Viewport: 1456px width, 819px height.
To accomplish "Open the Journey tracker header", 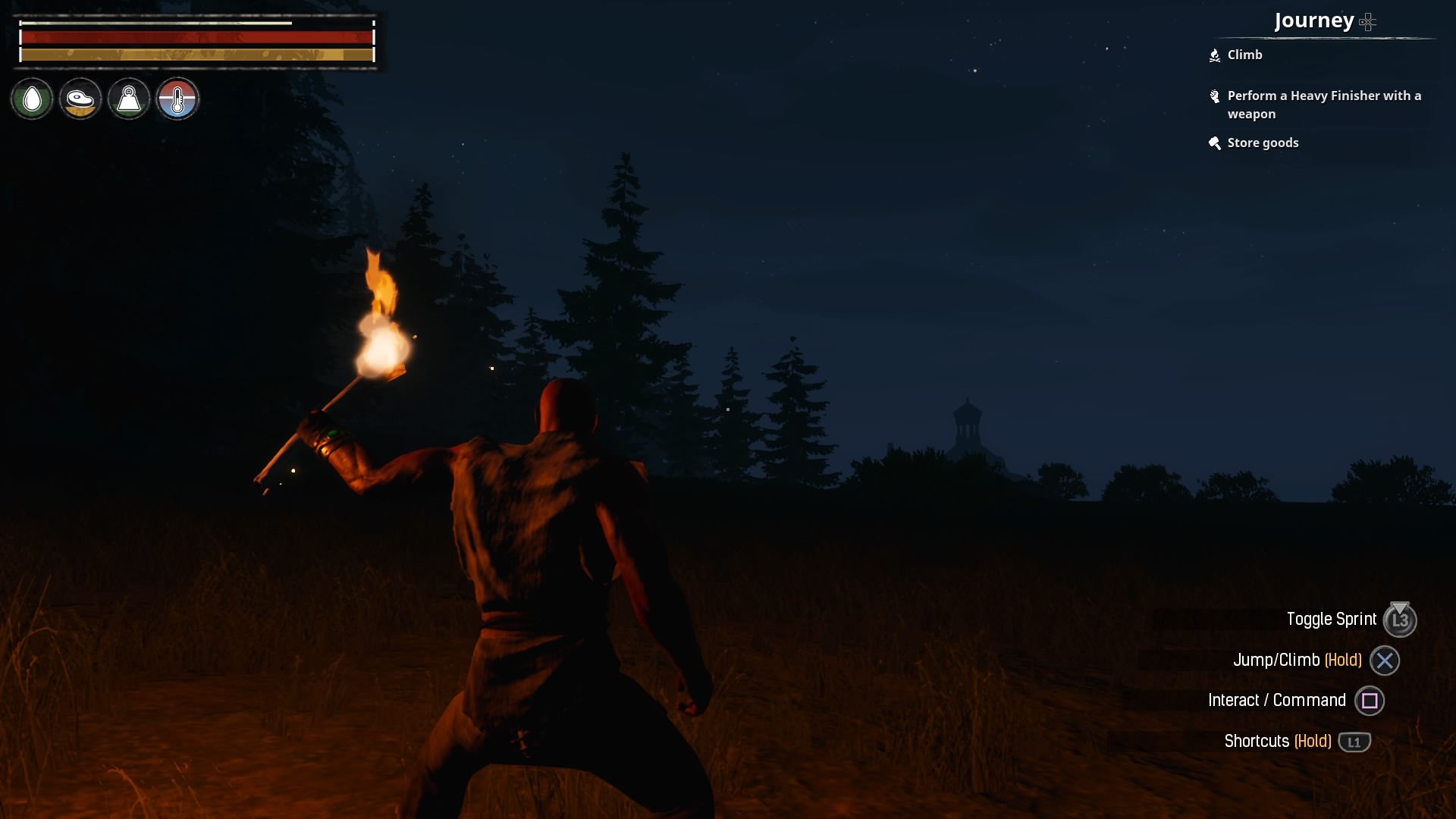I will 1314,20.
